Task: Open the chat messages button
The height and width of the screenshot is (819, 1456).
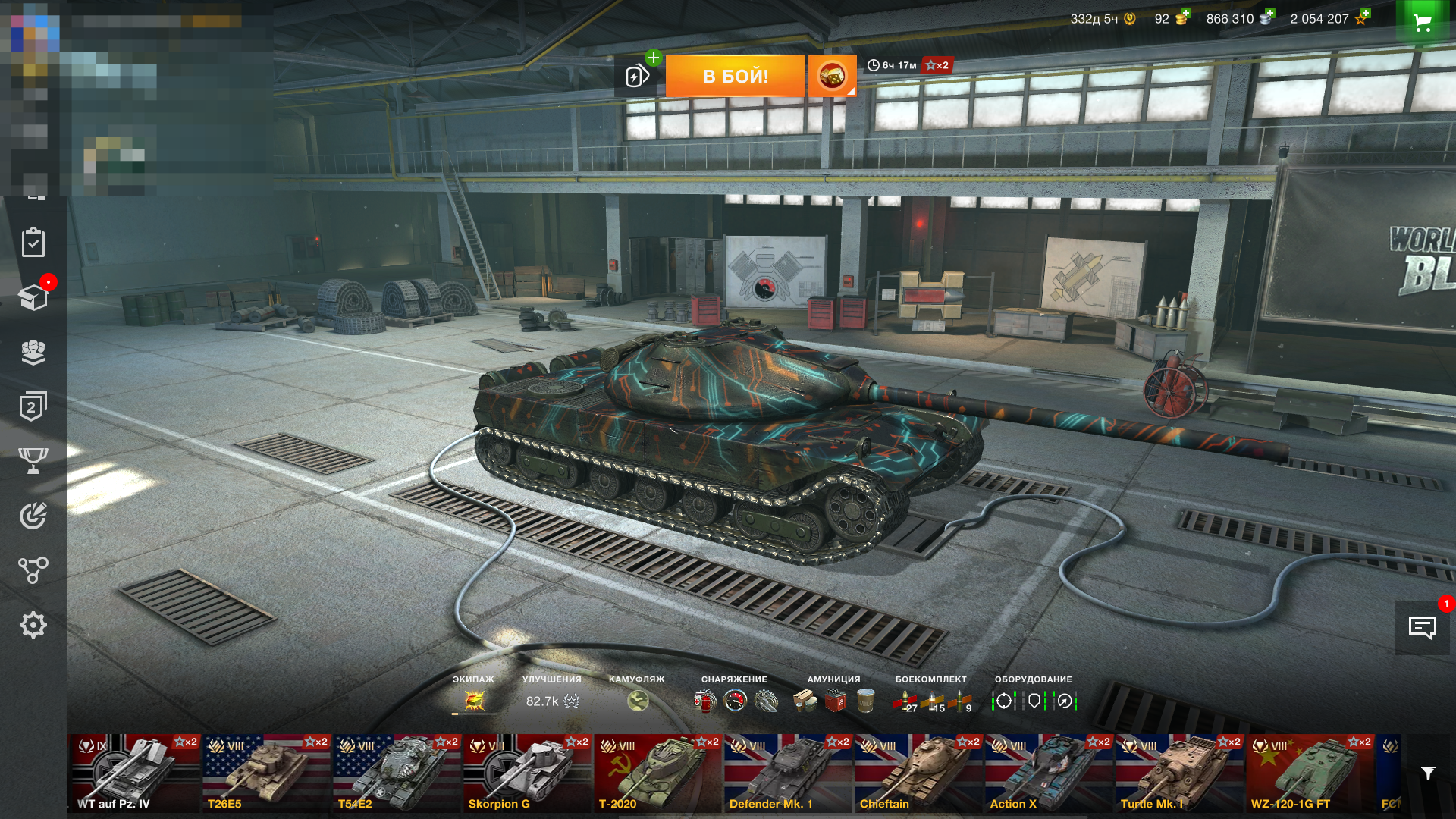Action: pyautogui.click(x=1422, y=627)
